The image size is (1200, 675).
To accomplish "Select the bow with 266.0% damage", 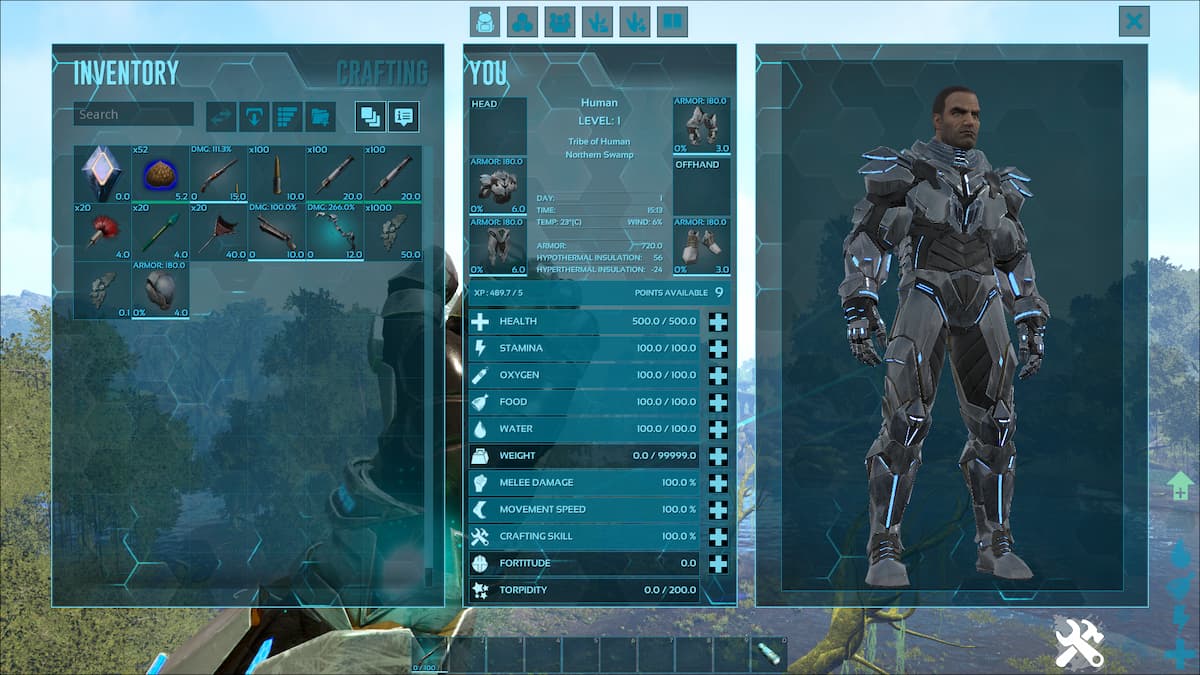I will click(x=334, y=232).
